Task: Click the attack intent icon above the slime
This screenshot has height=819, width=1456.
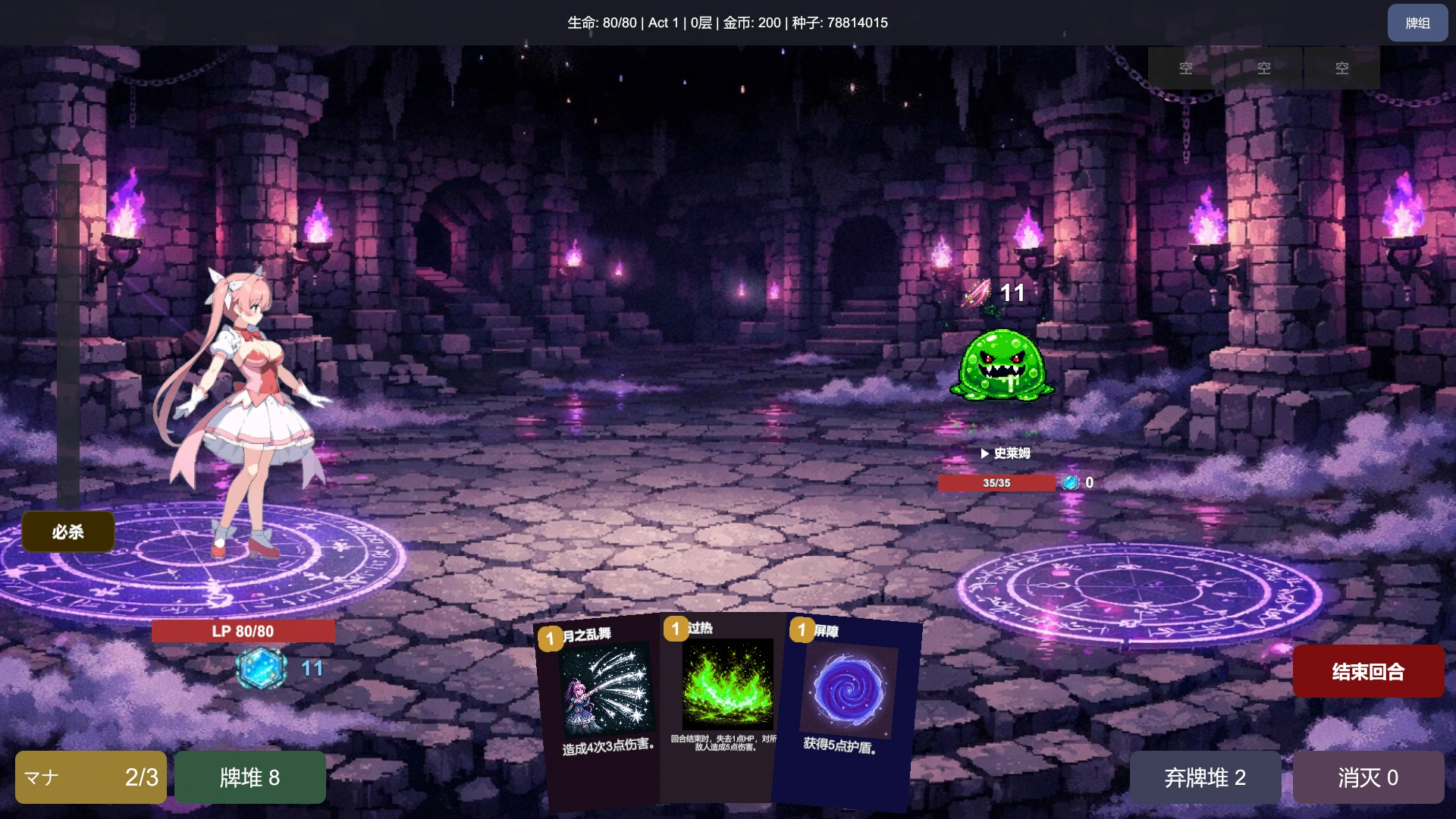Action: pos(977,294)
